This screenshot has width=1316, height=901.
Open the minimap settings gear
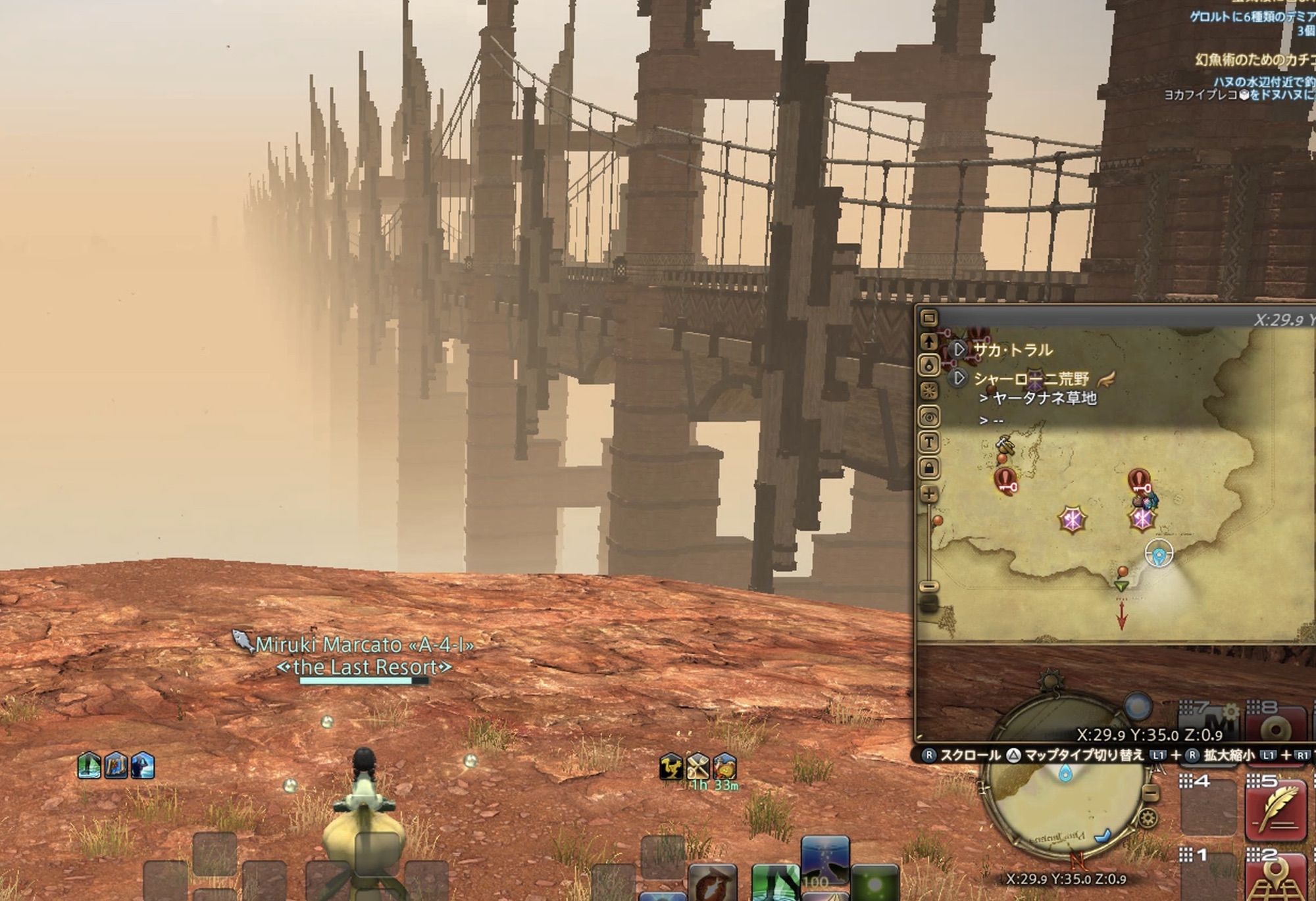point(1148,819)
